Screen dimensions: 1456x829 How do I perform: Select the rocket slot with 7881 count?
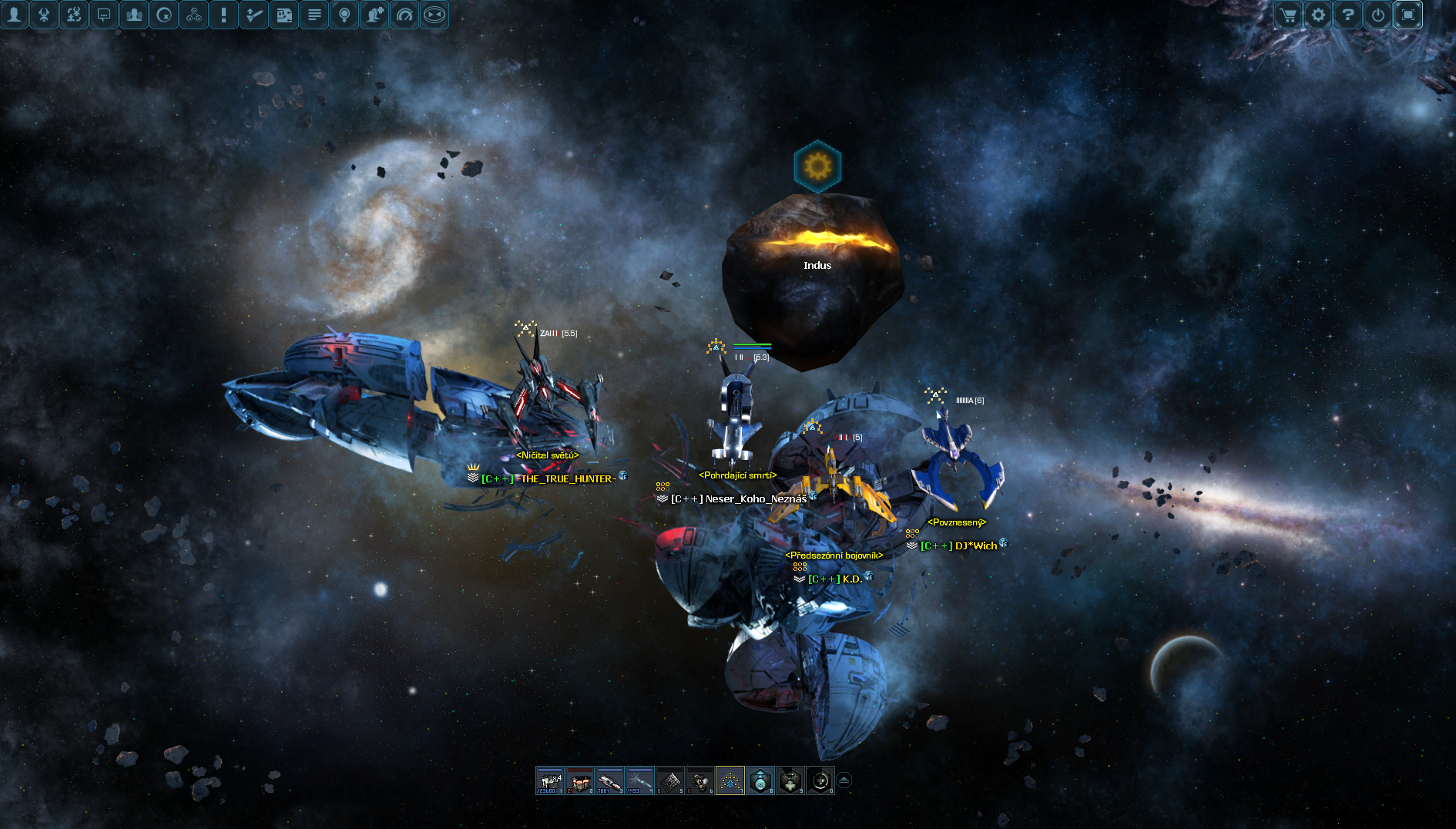click(610, 780)
